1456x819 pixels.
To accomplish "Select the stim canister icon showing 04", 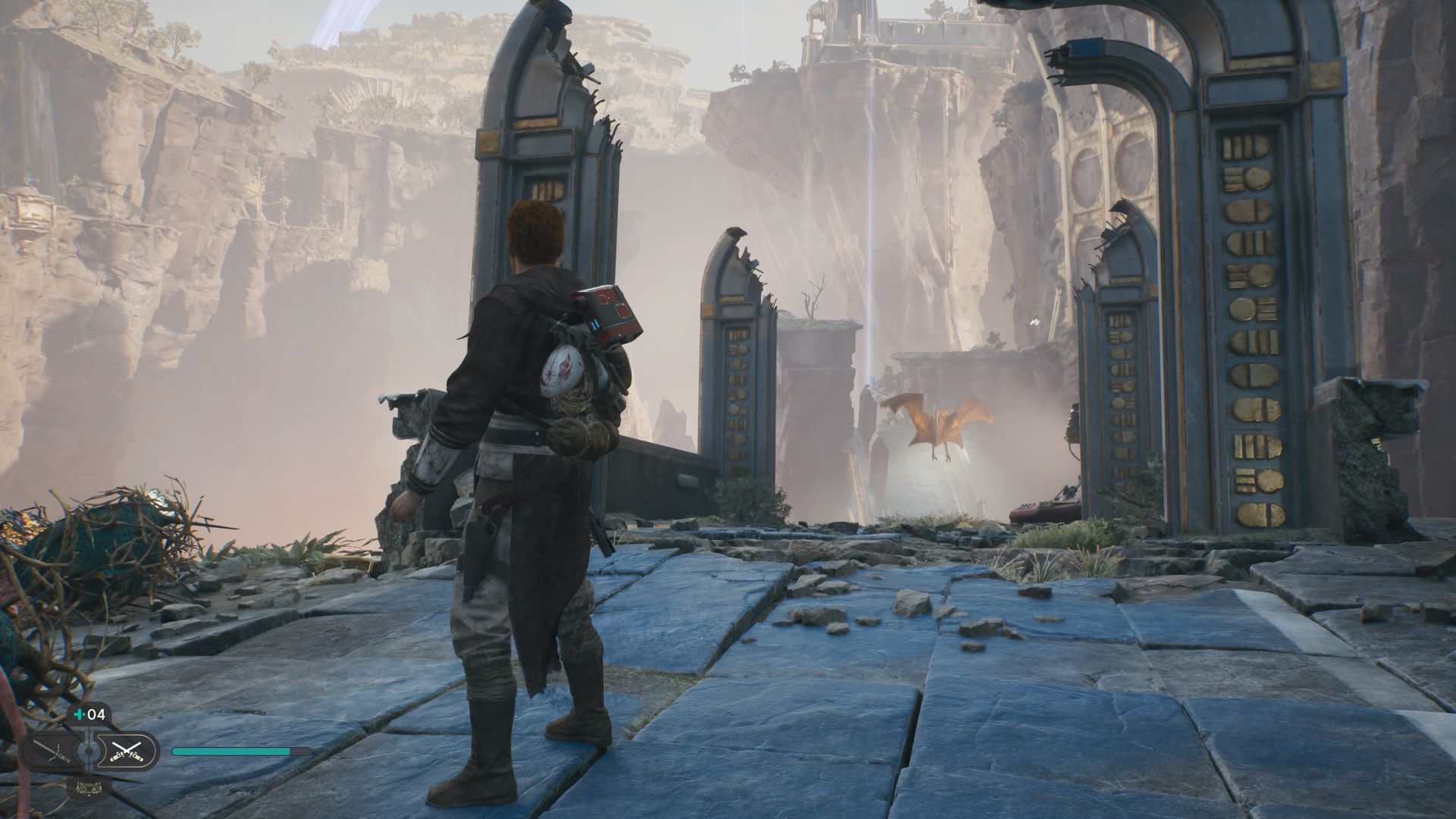I will [x=89, y=715].
